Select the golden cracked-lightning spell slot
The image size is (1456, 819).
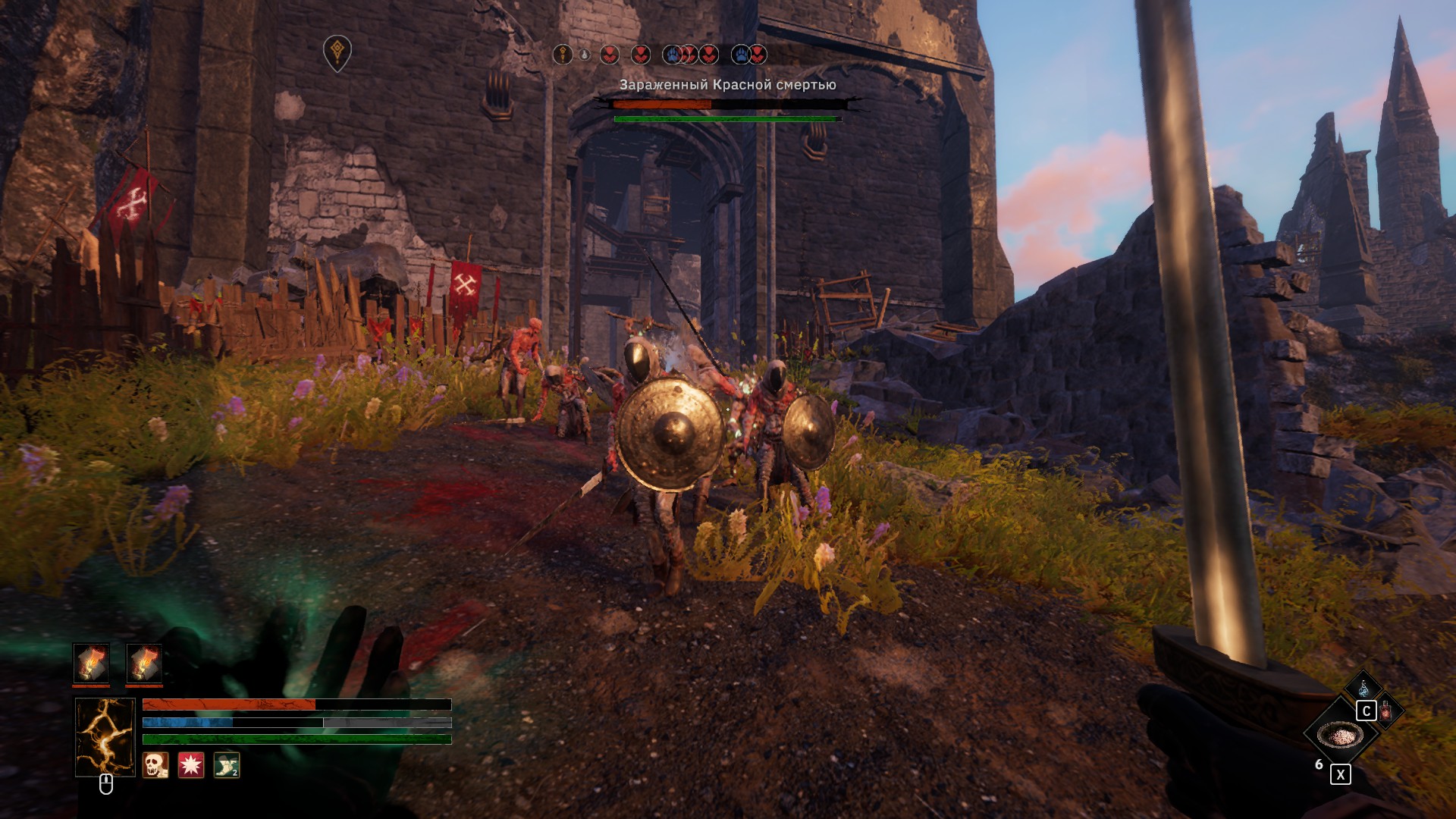tap(105, 737)
